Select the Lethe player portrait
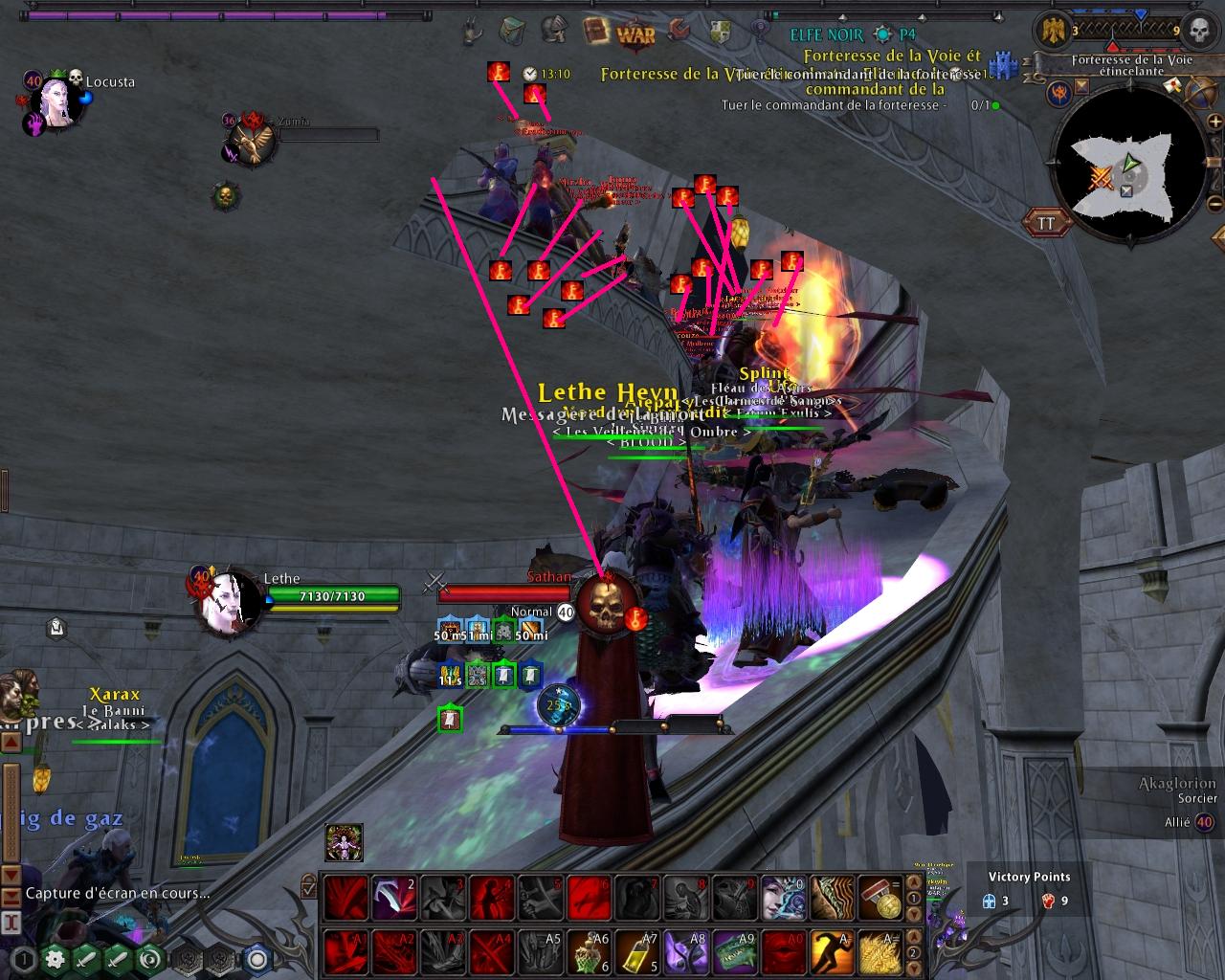Viewport: 1225px width, 980px height. coord(229,603)
